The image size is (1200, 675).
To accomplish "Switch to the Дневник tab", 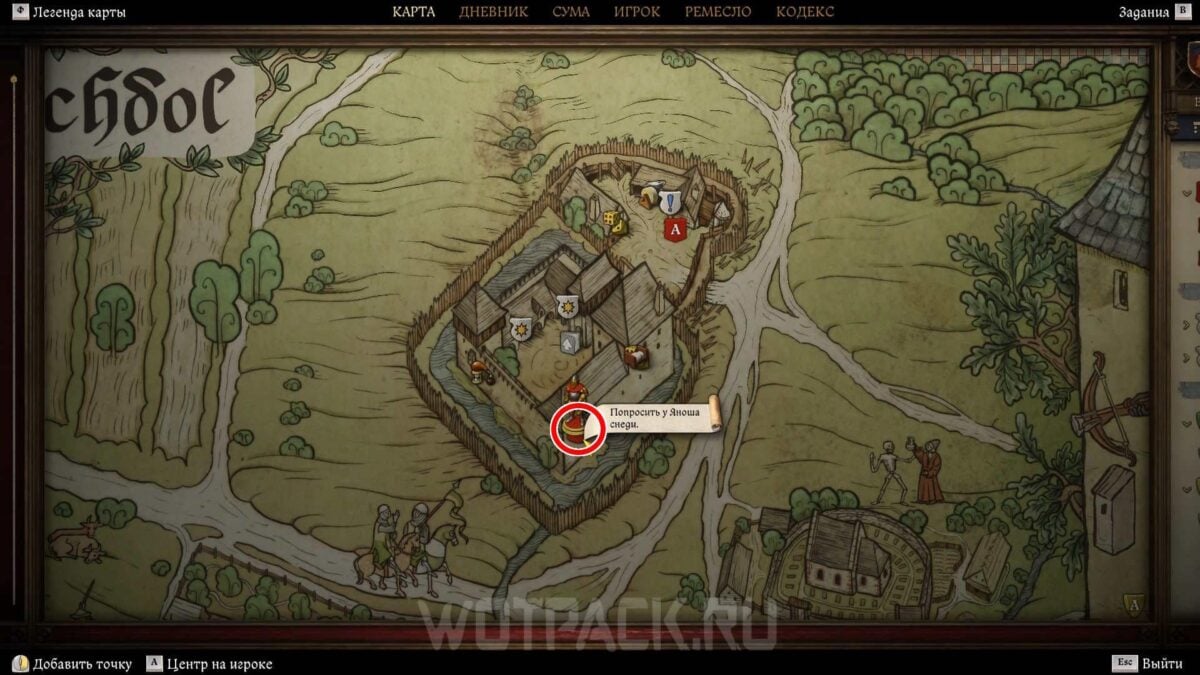I will click(493, 12).
